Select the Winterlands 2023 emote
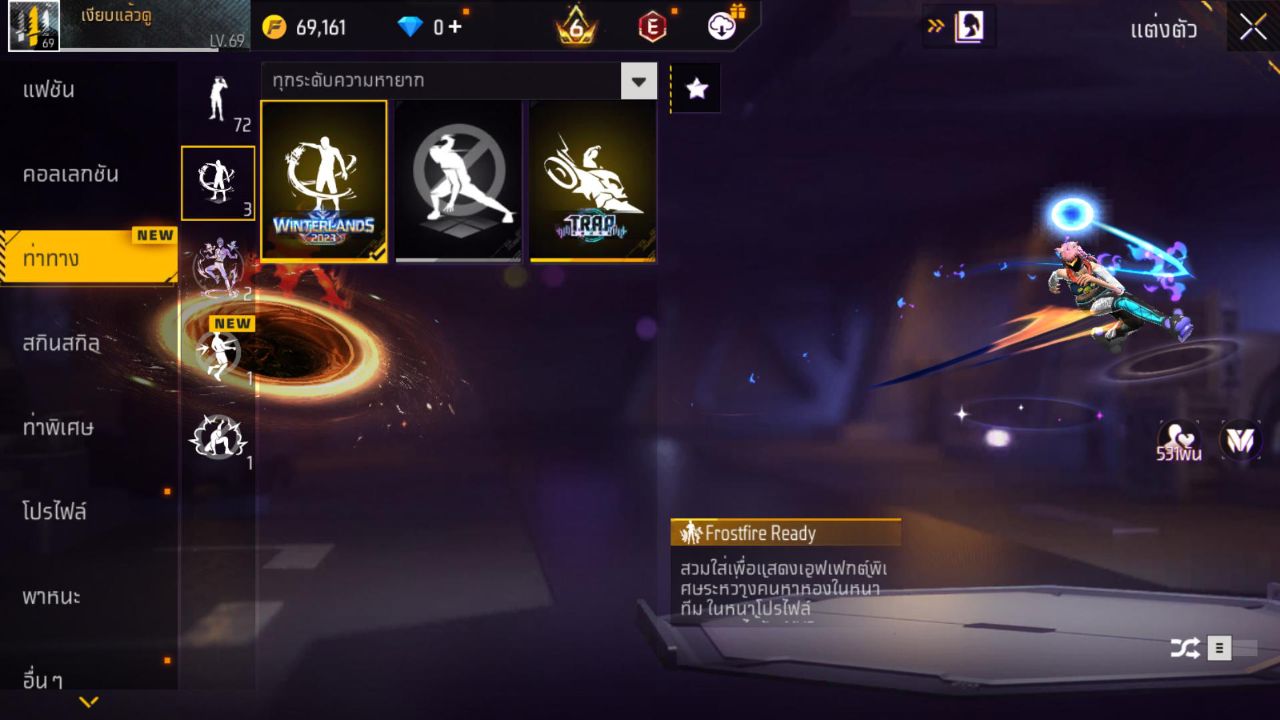1280x720 pixels. pyautogui.click(x=324, y=180)
